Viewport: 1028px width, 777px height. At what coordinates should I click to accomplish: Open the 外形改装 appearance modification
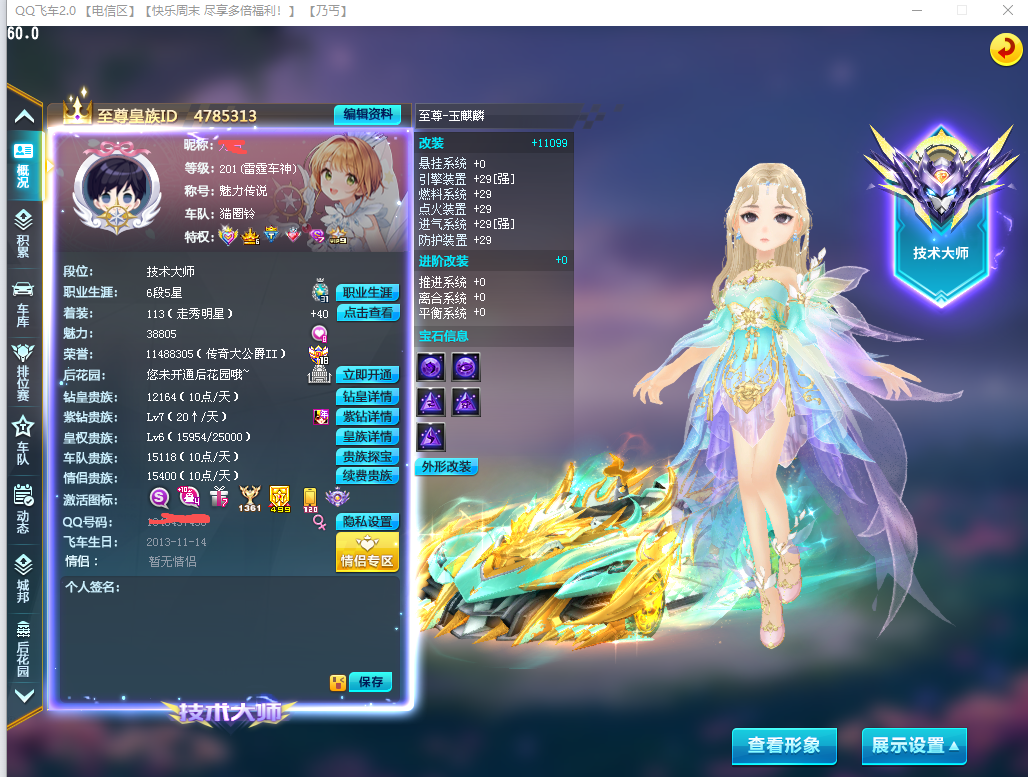coord(446,467)
